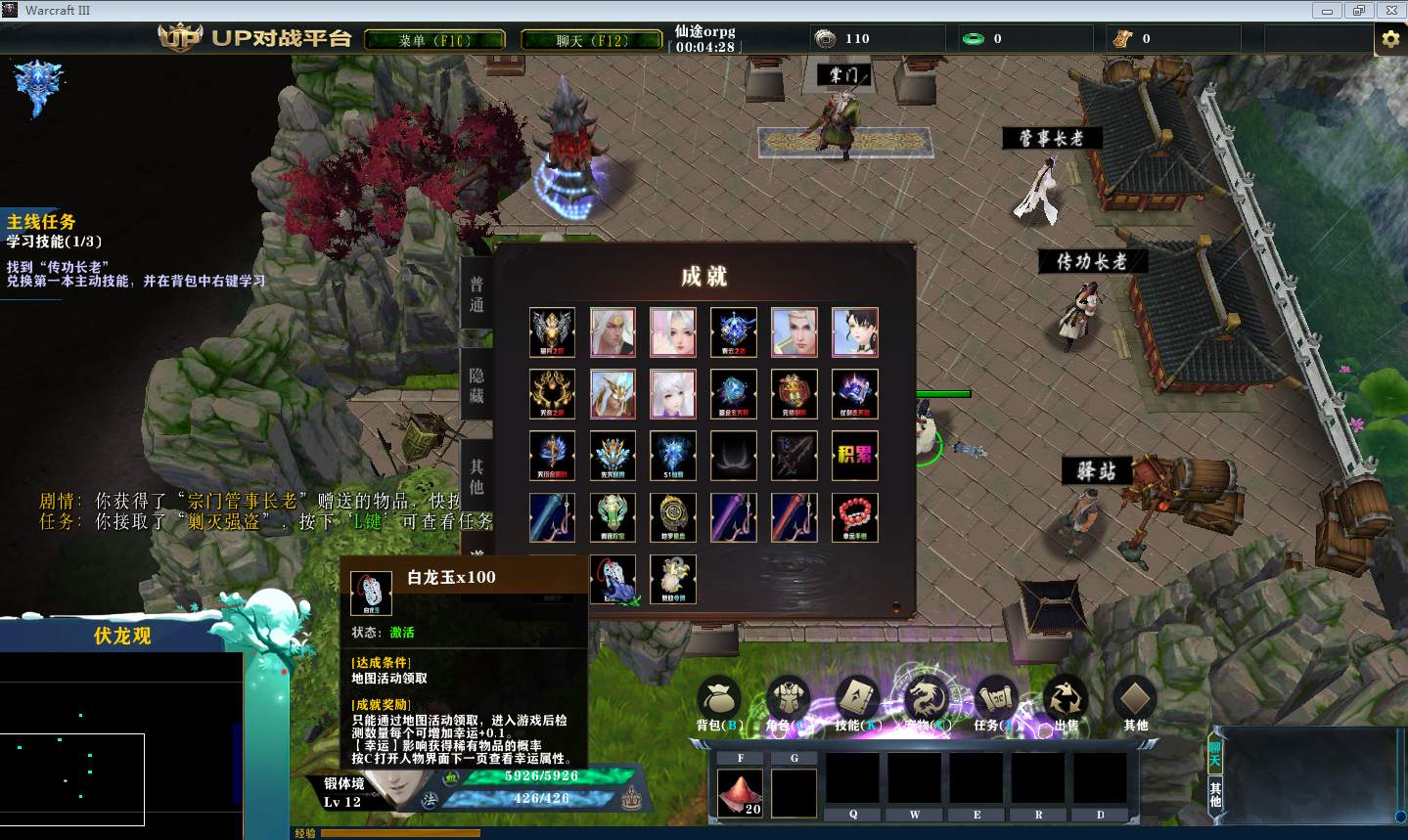Switch to the 其他 achievement tab

[477, 475]
